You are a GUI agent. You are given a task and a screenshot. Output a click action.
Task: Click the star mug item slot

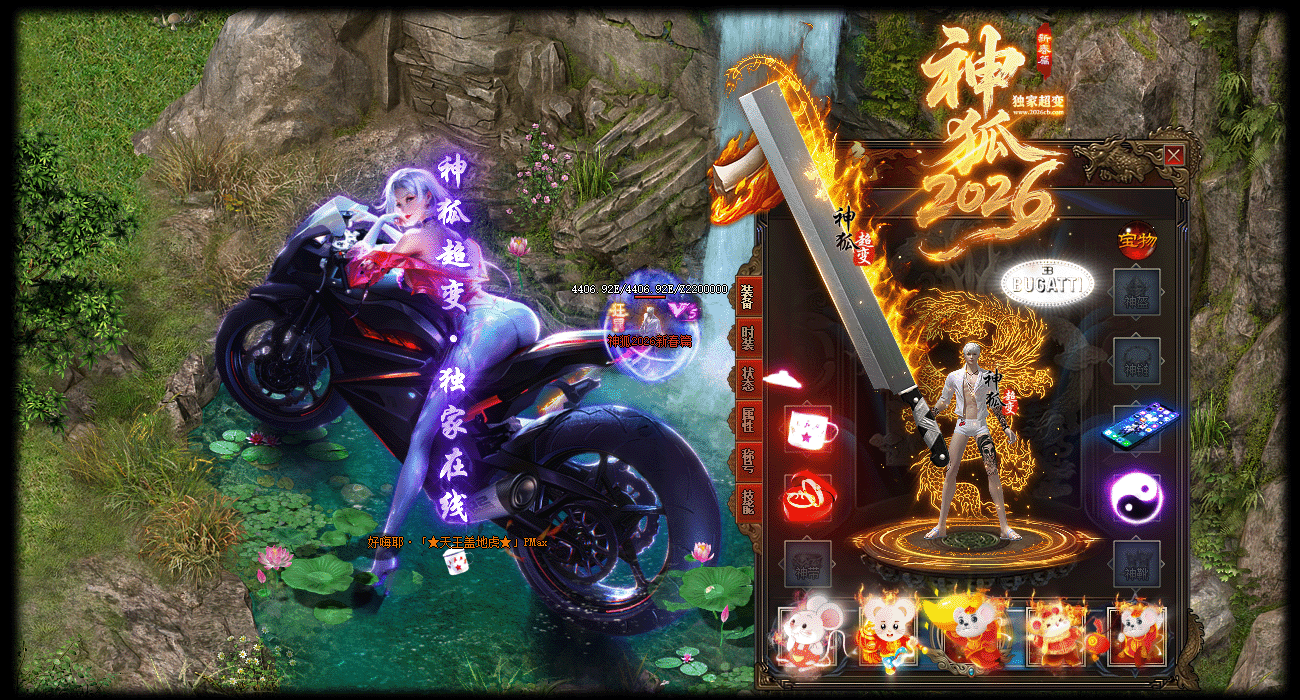(x=808, y=429)
